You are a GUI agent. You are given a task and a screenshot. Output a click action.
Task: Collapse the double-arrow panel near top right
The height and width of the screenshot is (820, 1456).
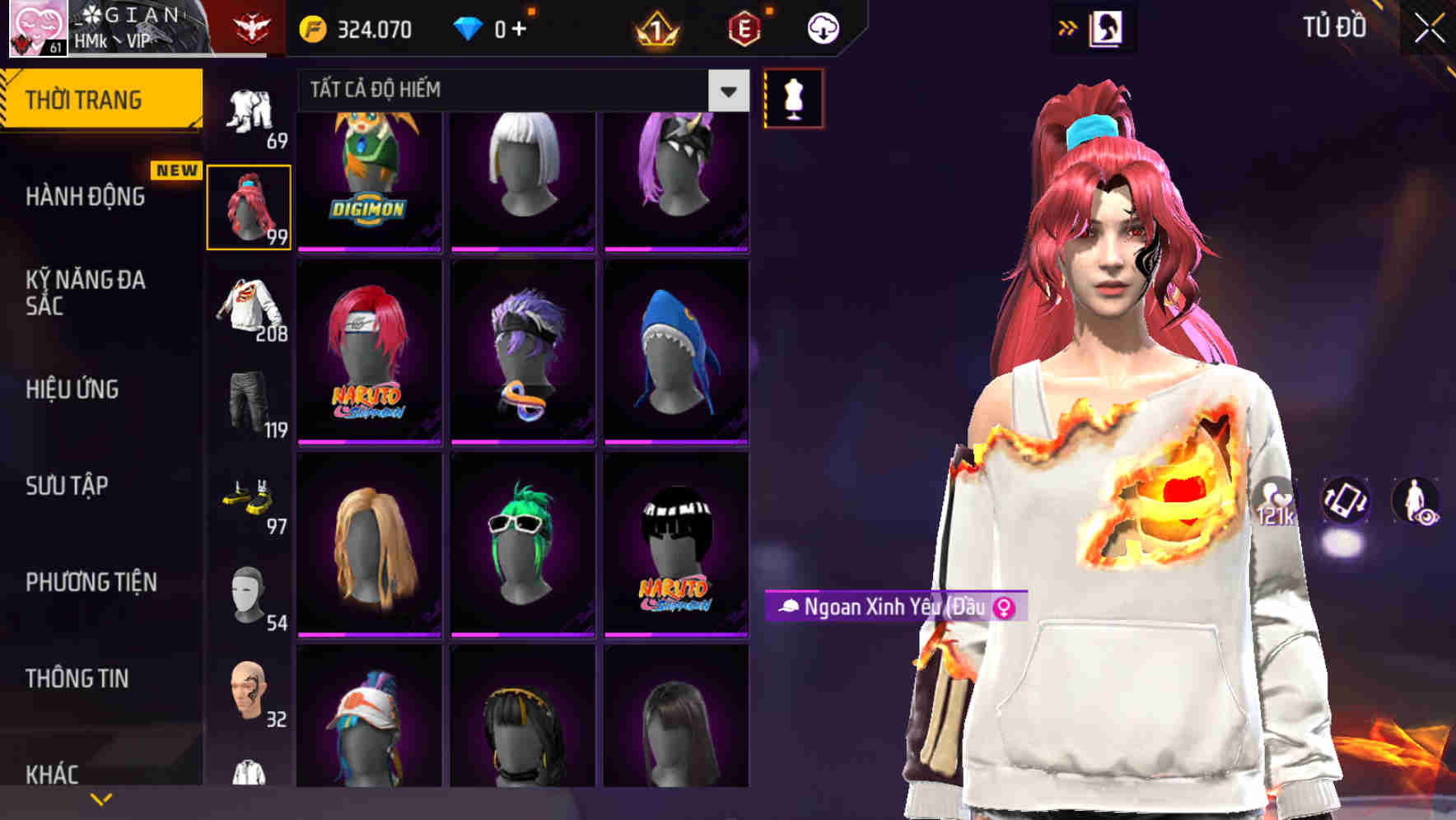(x=1069, y=27)
